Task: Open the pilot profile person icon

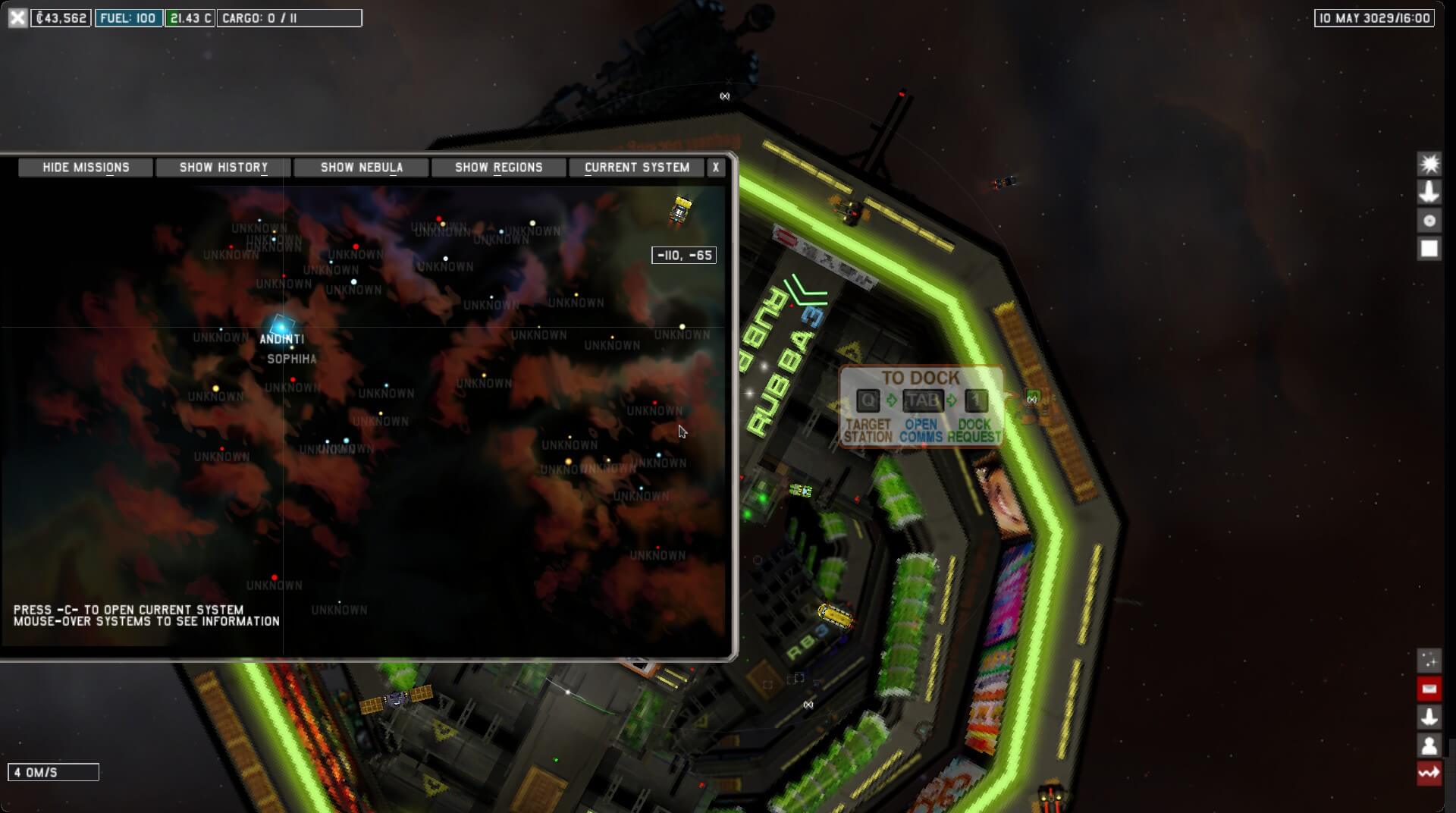Action: pyautogui.click(x=1429, y=746)
